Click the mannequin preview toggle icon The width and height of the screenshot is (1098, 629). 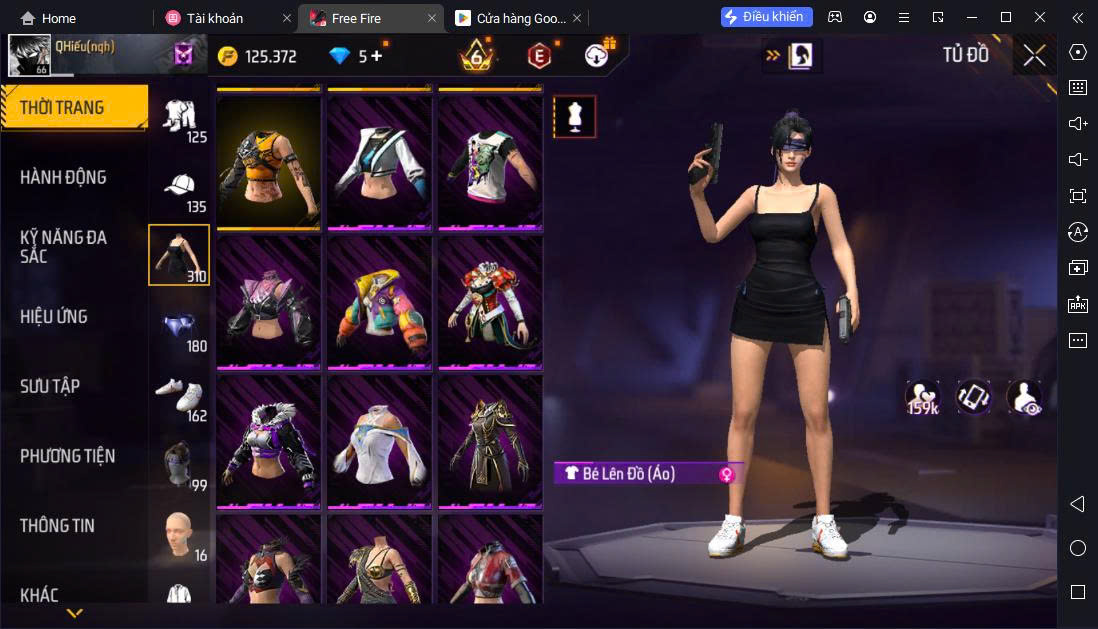click(x=574, y=117)
